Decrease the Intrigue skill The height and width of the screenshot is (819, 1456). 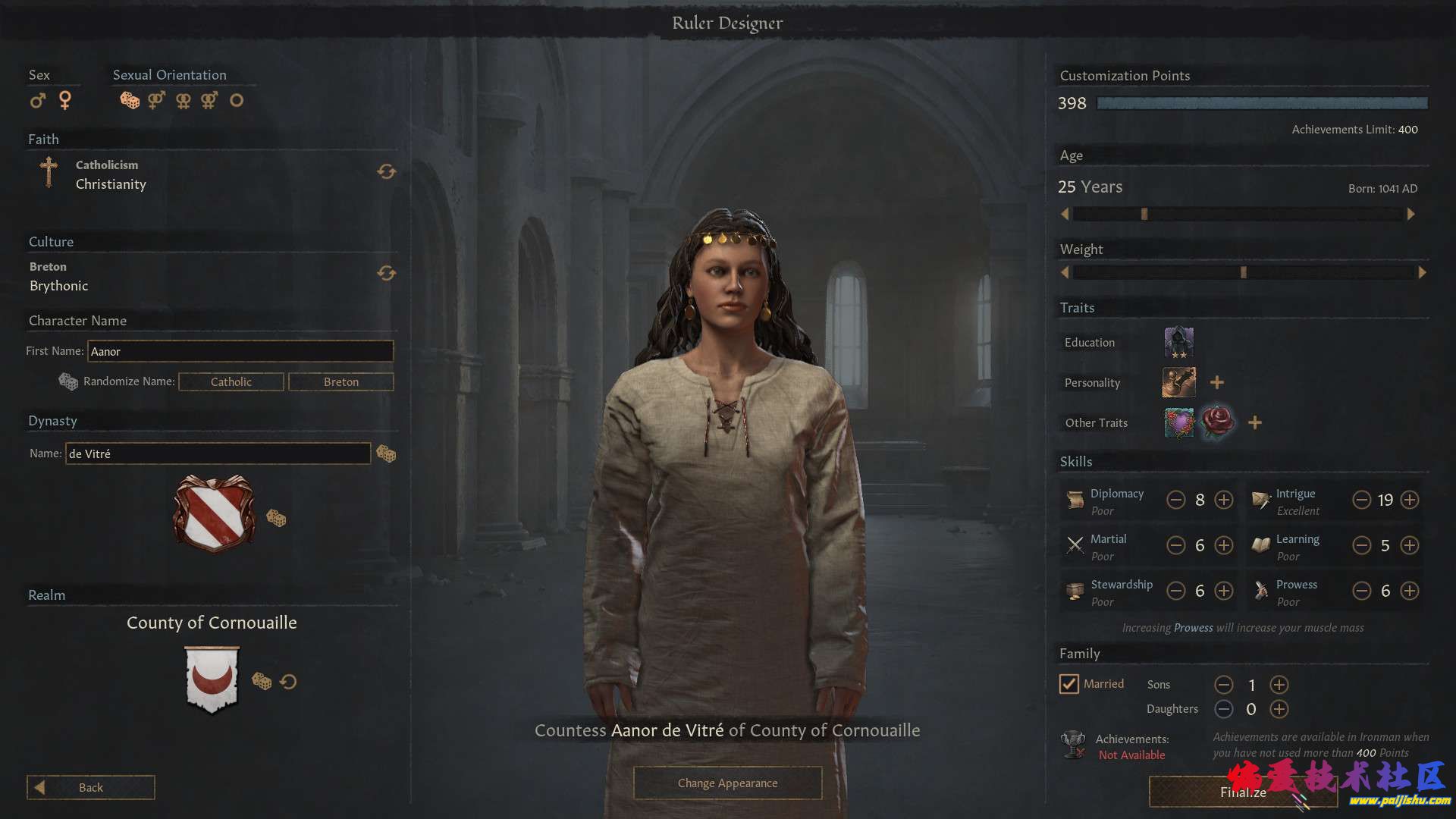1362,500
